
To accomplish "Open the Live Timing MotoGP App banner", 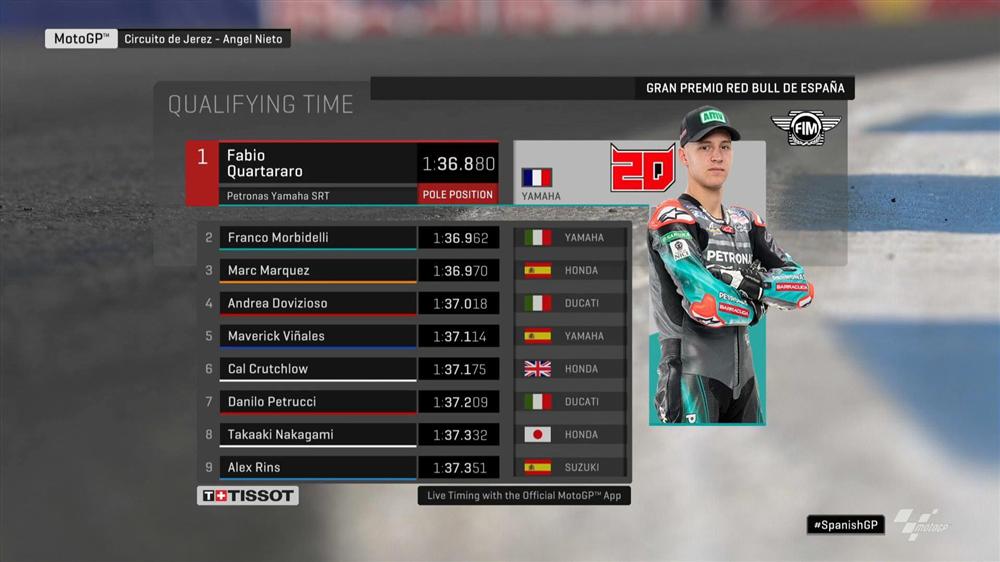I will tap(524, 496).
